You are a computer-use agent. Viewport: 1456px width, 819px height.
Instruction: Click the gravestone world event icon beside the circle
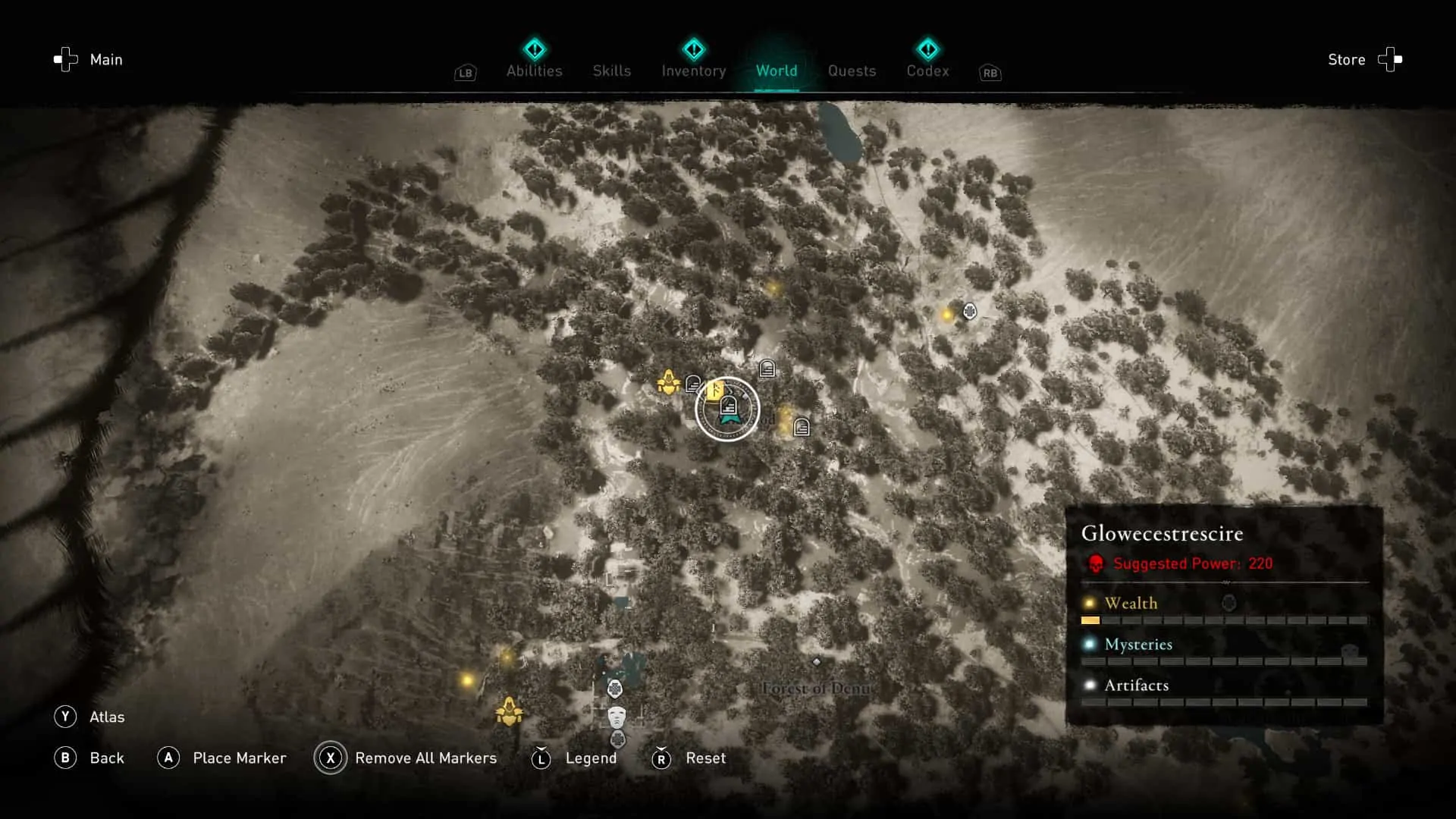(x=692, y=383)
